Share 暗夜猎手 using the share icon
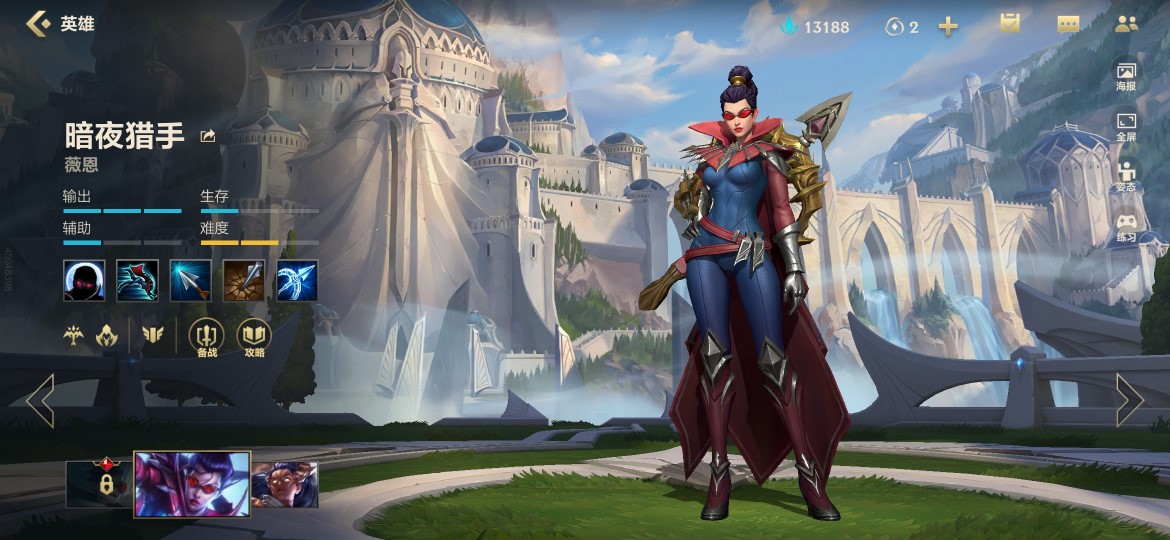This screenshot has width=1170, height=540. pos(208,136)
